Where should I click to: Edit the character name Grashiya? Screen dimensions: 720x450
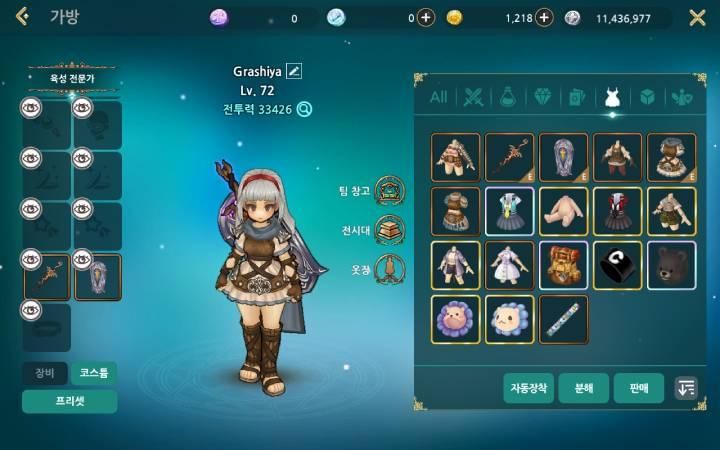(294, 70)
